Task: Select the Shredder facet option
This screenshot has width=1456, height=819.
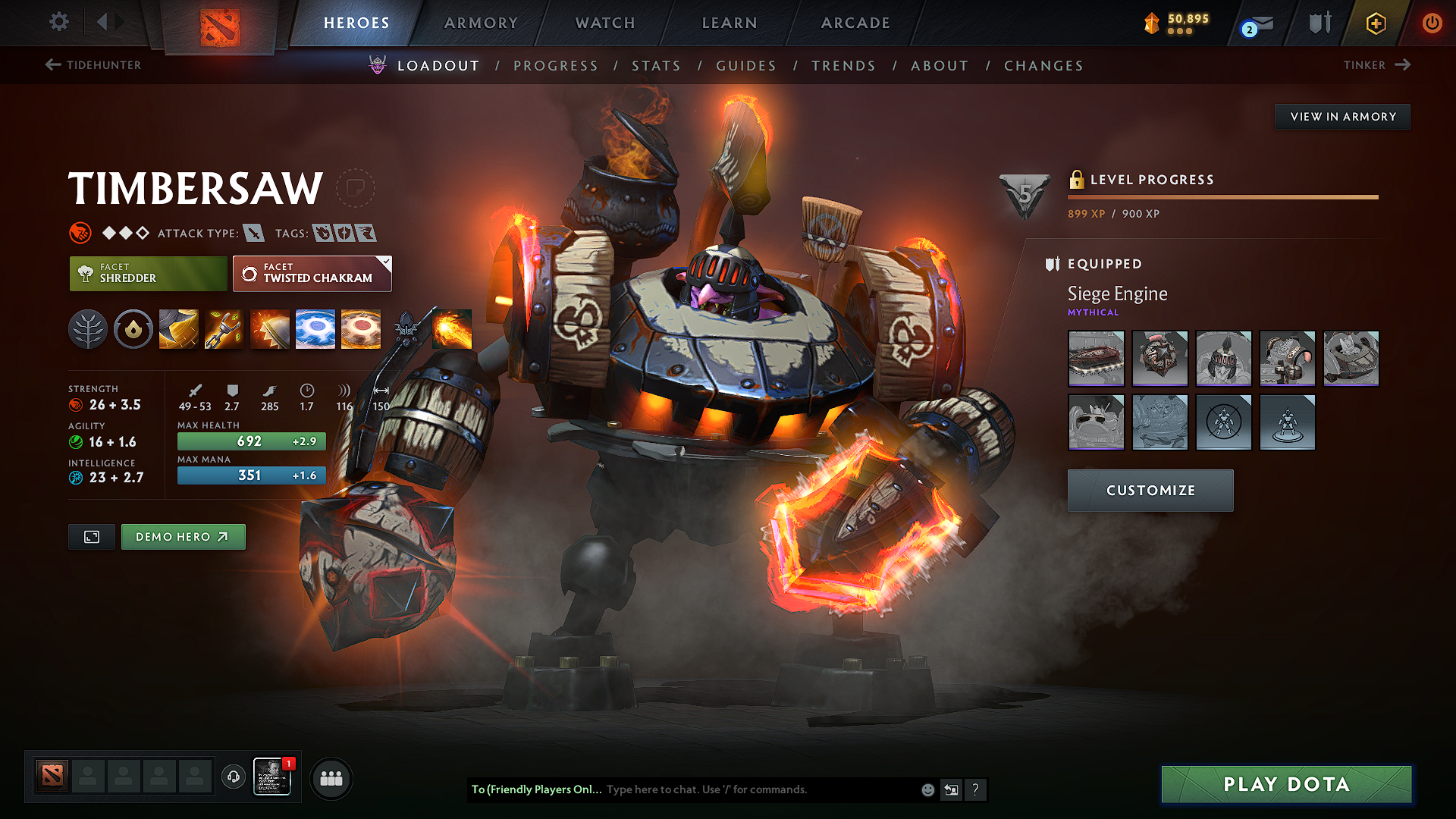Action: coord(148,274)
